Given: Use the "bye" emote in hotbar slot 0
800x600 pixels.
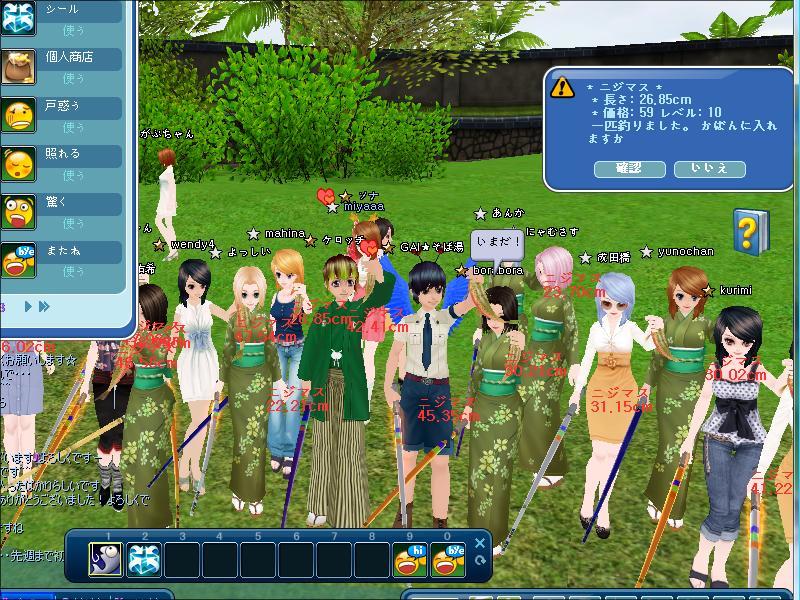Looking at the screenshot, I should (x=449, y=560).
